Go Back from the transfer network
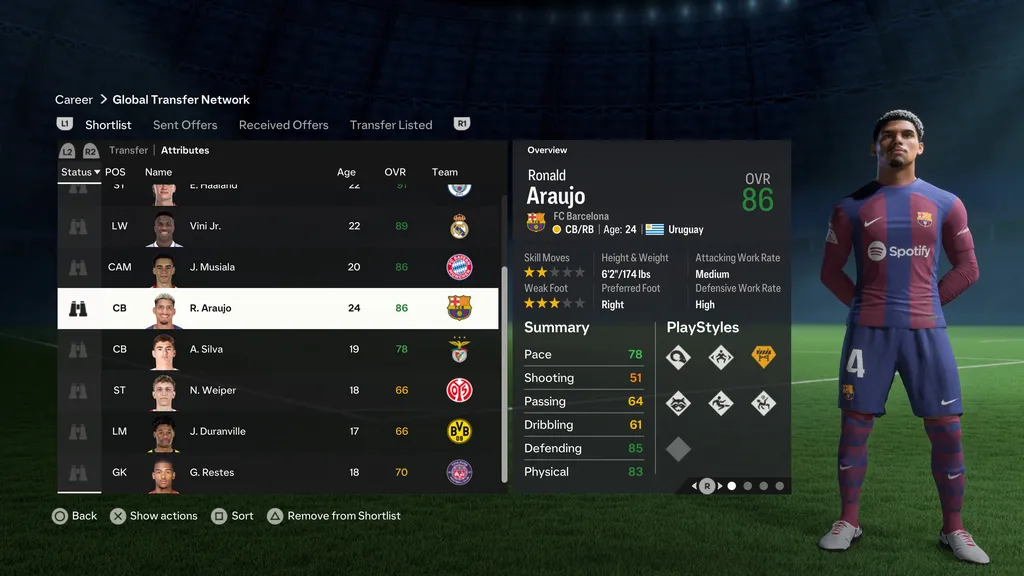1024x576 pixels. pos(84,516)
